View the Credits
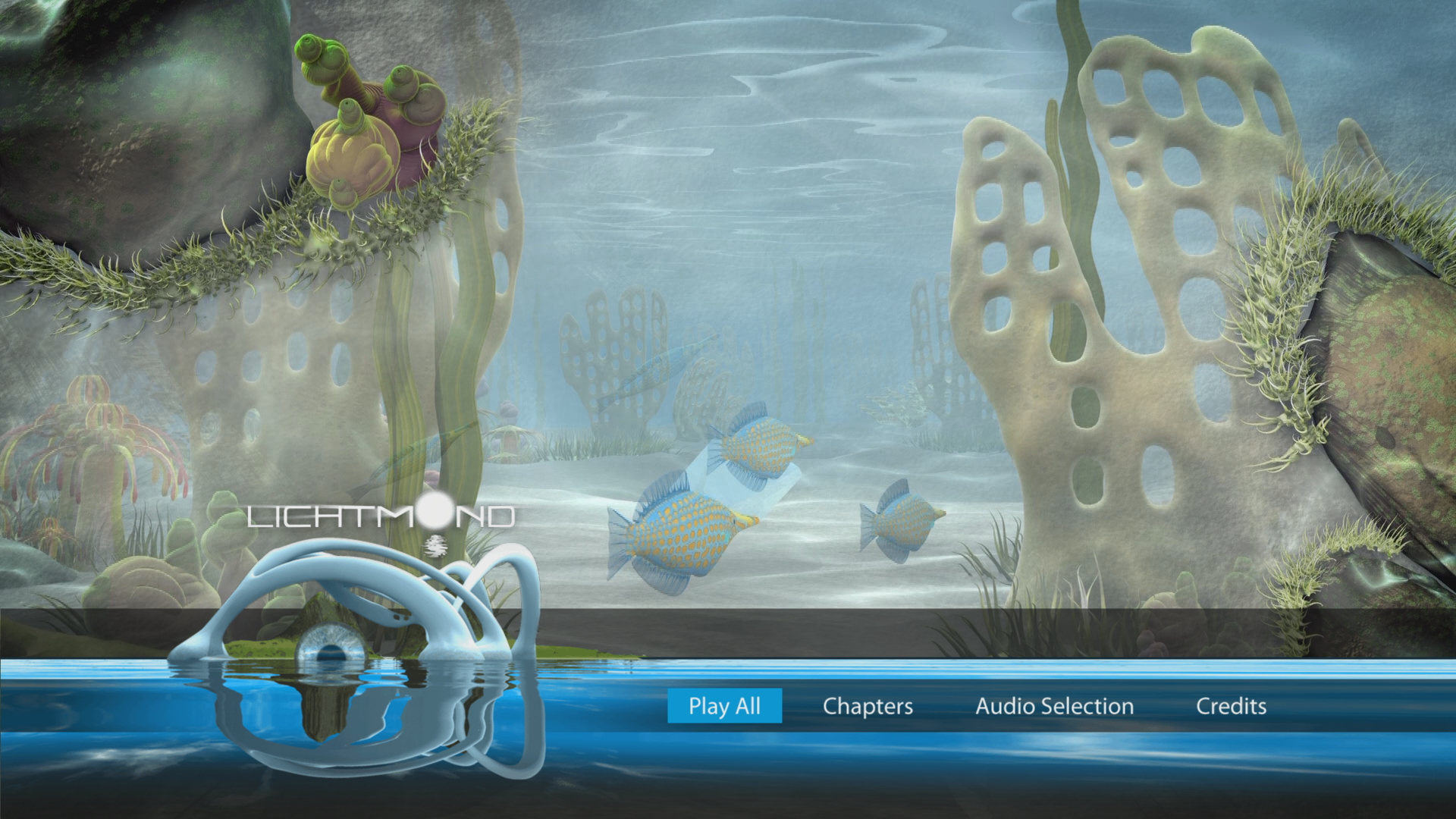This screenshot has height=819, width=1456. pyautogui.click(x=1231, y=706)
